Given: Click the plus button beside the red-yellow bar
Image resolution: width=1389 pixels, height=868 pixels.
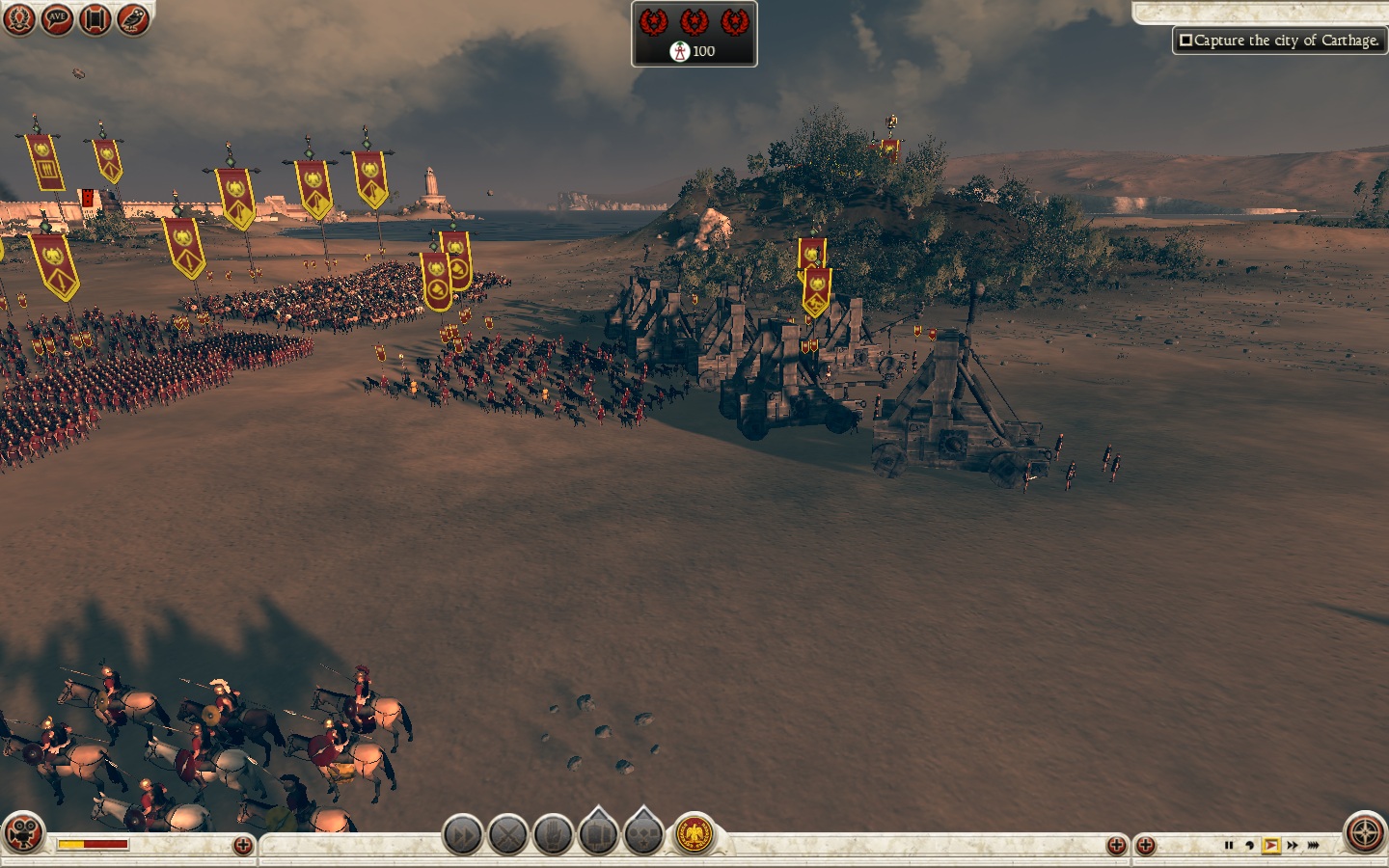Looking at the screenshot, I should (x=243, y=846).
